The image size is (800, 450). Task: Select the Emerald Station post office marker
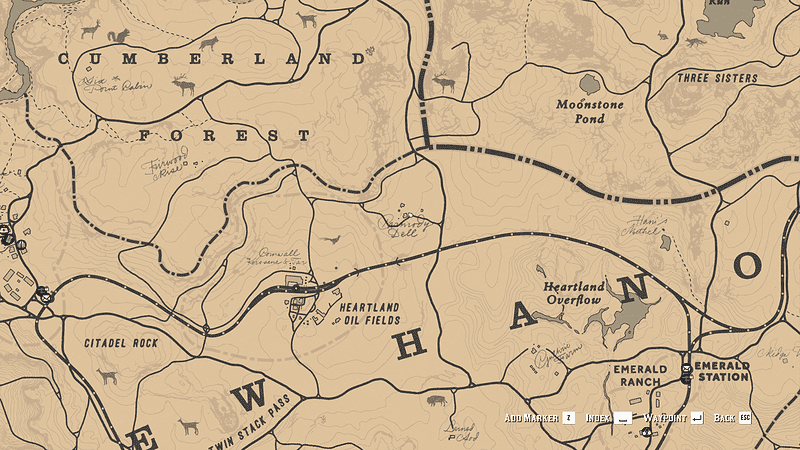coord(686,376)
